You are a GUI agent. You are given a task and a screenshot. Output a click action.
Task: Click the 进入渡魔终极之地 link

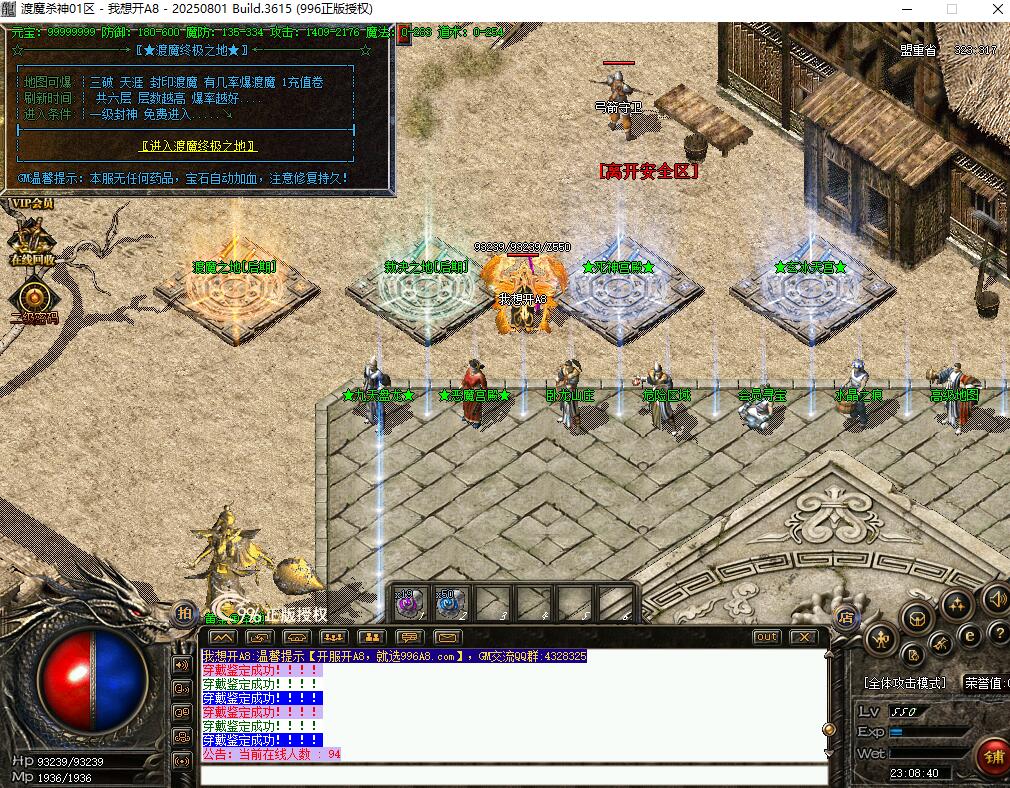[x=198, y=146]
